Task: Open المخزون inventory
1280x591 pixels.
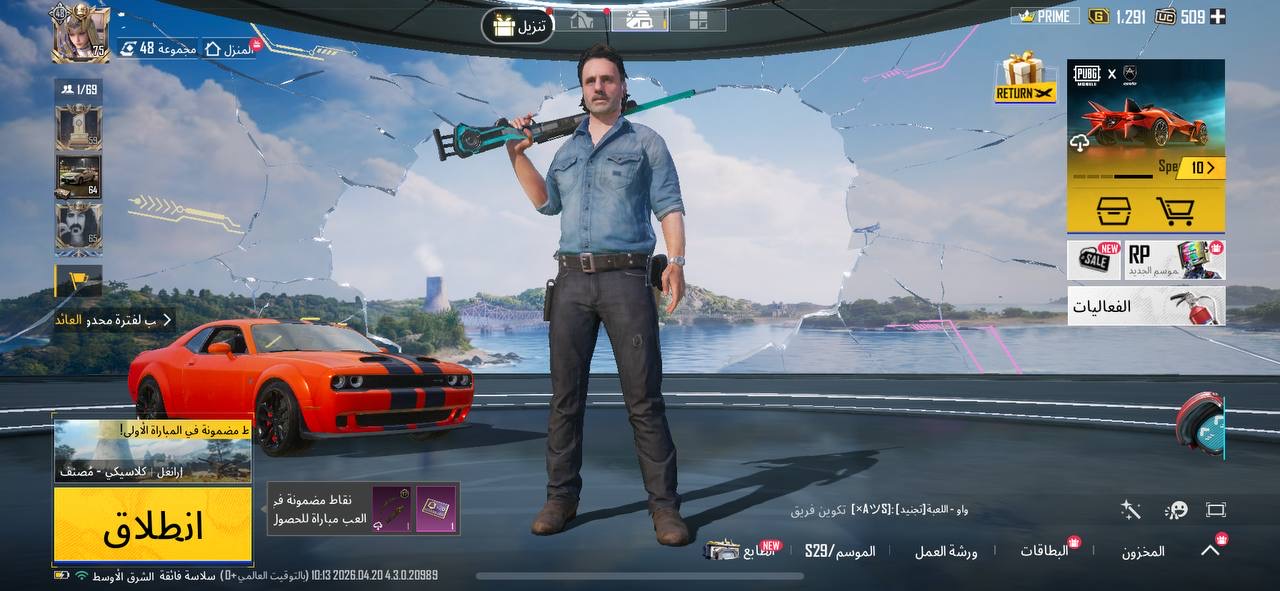Action: pos(1142,551)
